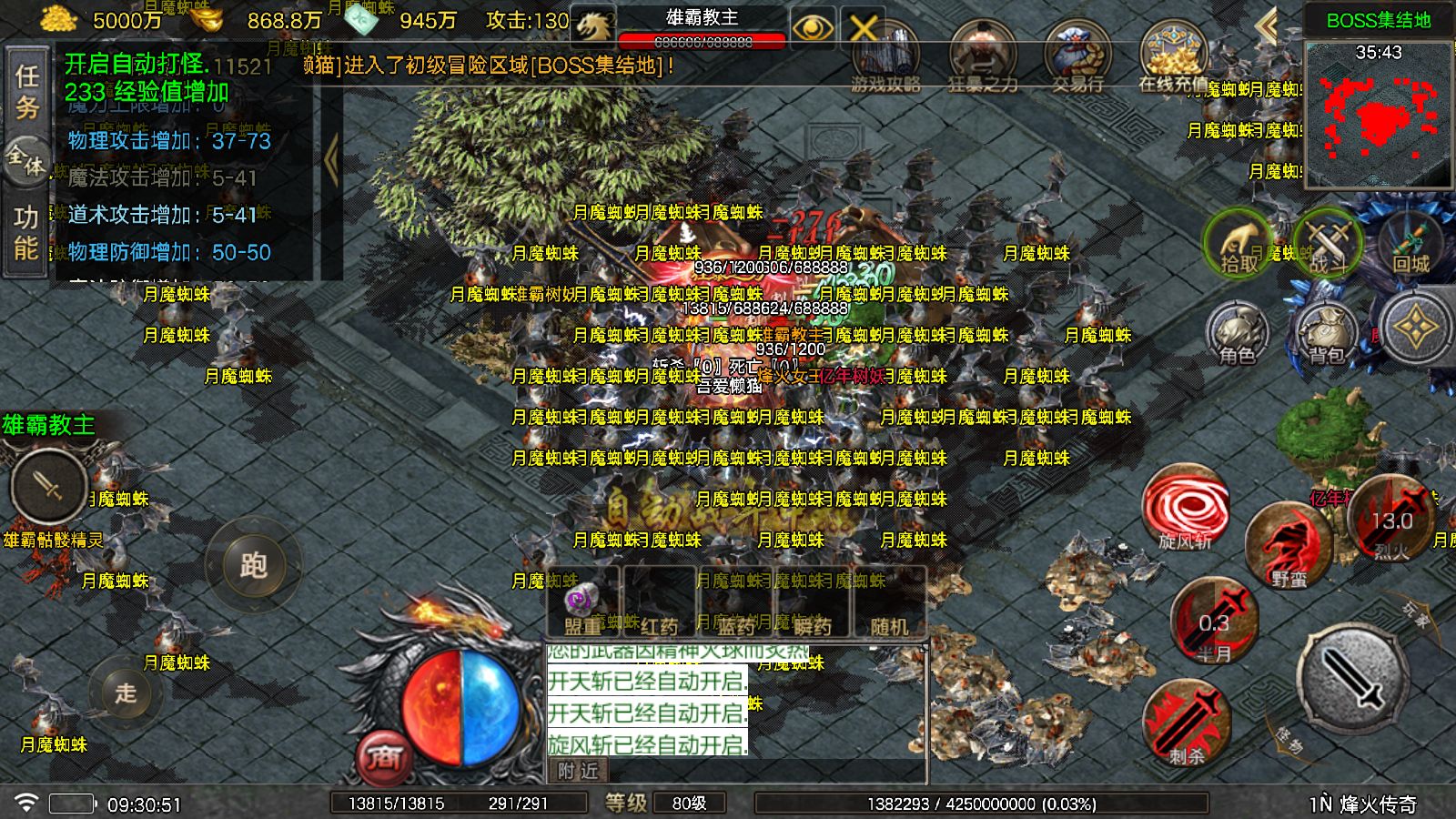This screenshot has height=819, width=1456.
Task: Select the 拾取 pick-up items icon
Action: click(1238, 244)
